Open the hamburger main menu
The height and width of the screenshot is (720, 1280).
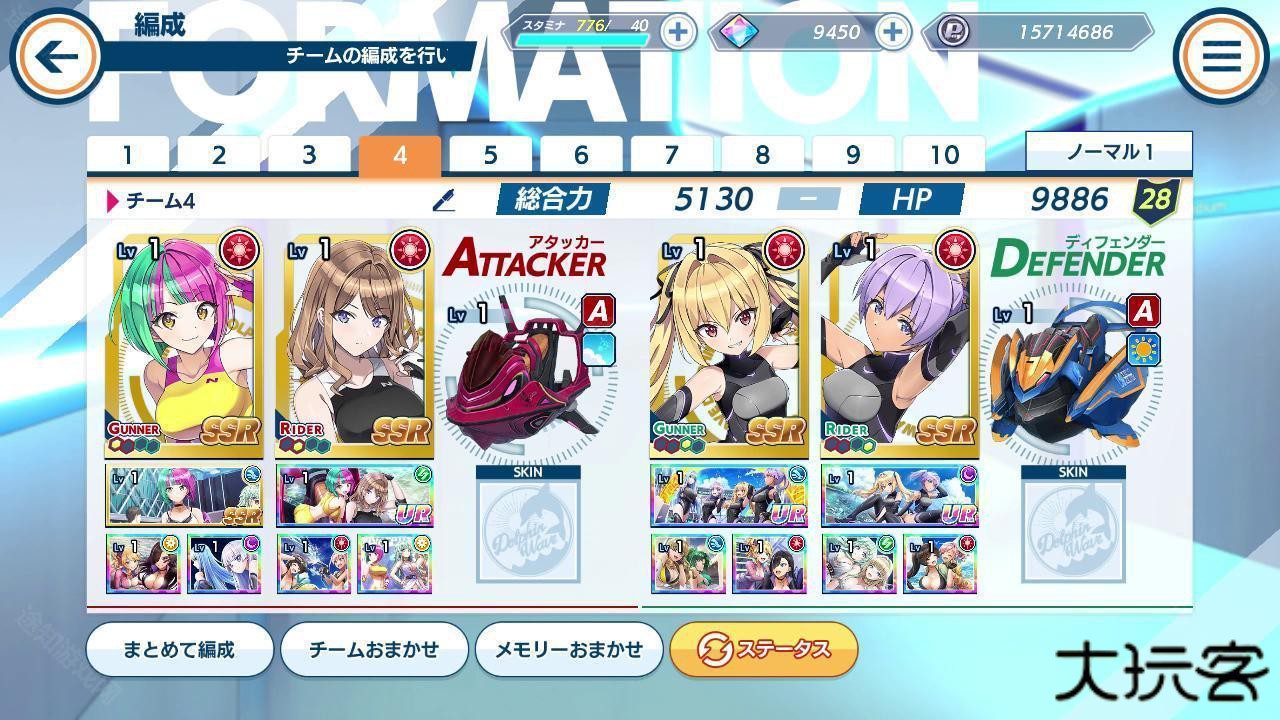1221,56
